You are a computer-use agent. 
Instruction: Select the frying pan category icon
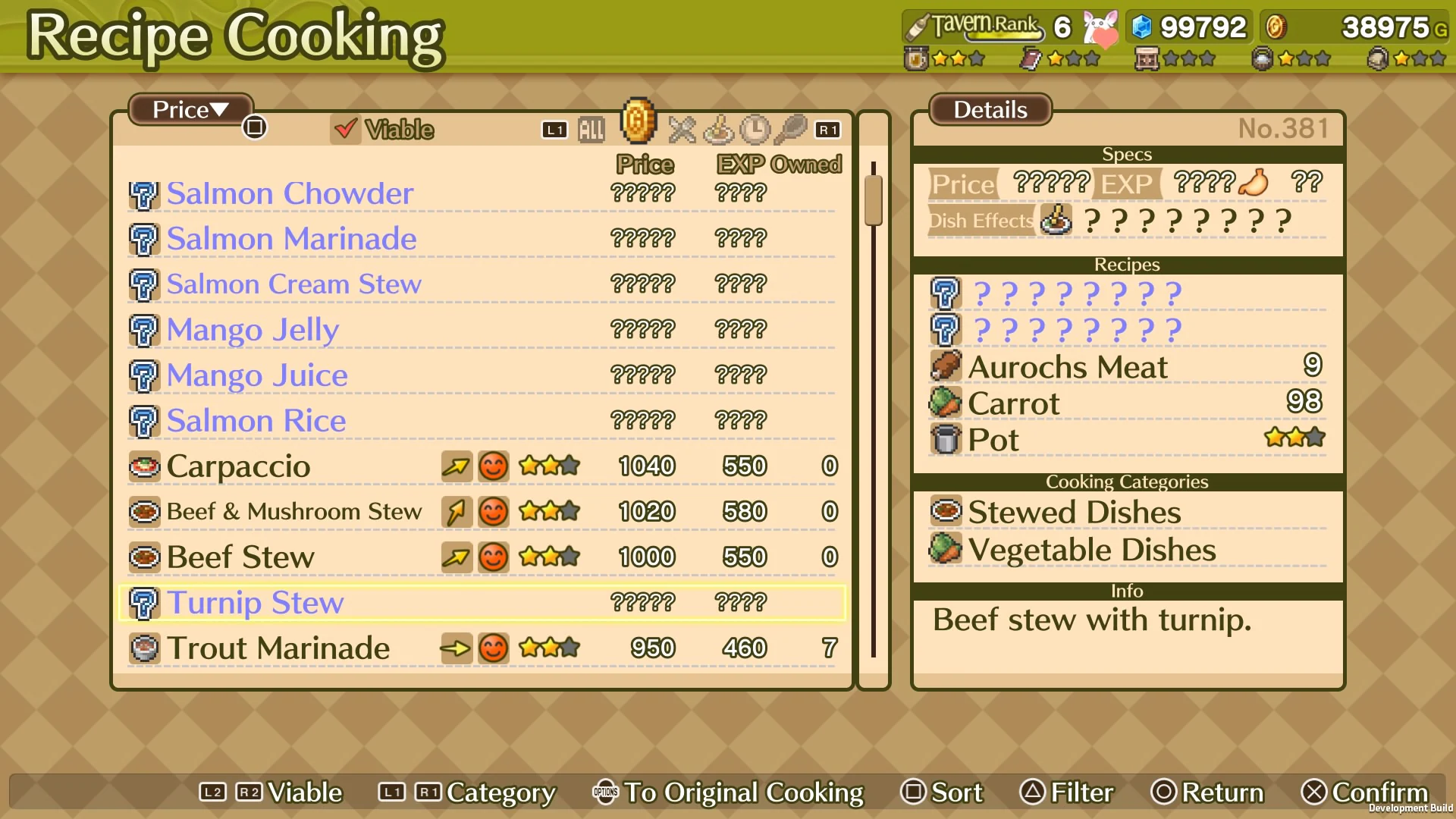click(791, 130)
